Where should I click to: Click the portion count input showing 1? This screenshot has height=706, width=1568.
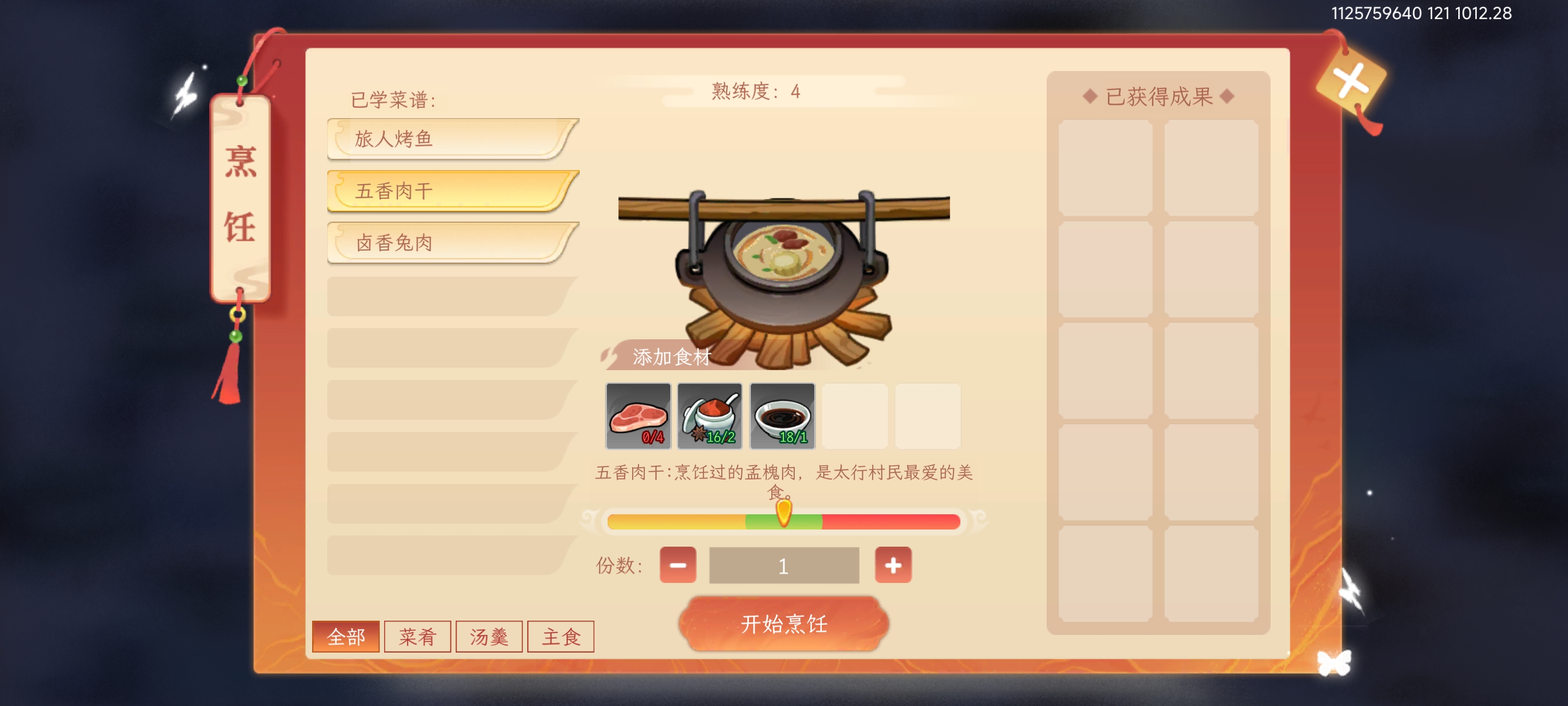pos(784,565)
